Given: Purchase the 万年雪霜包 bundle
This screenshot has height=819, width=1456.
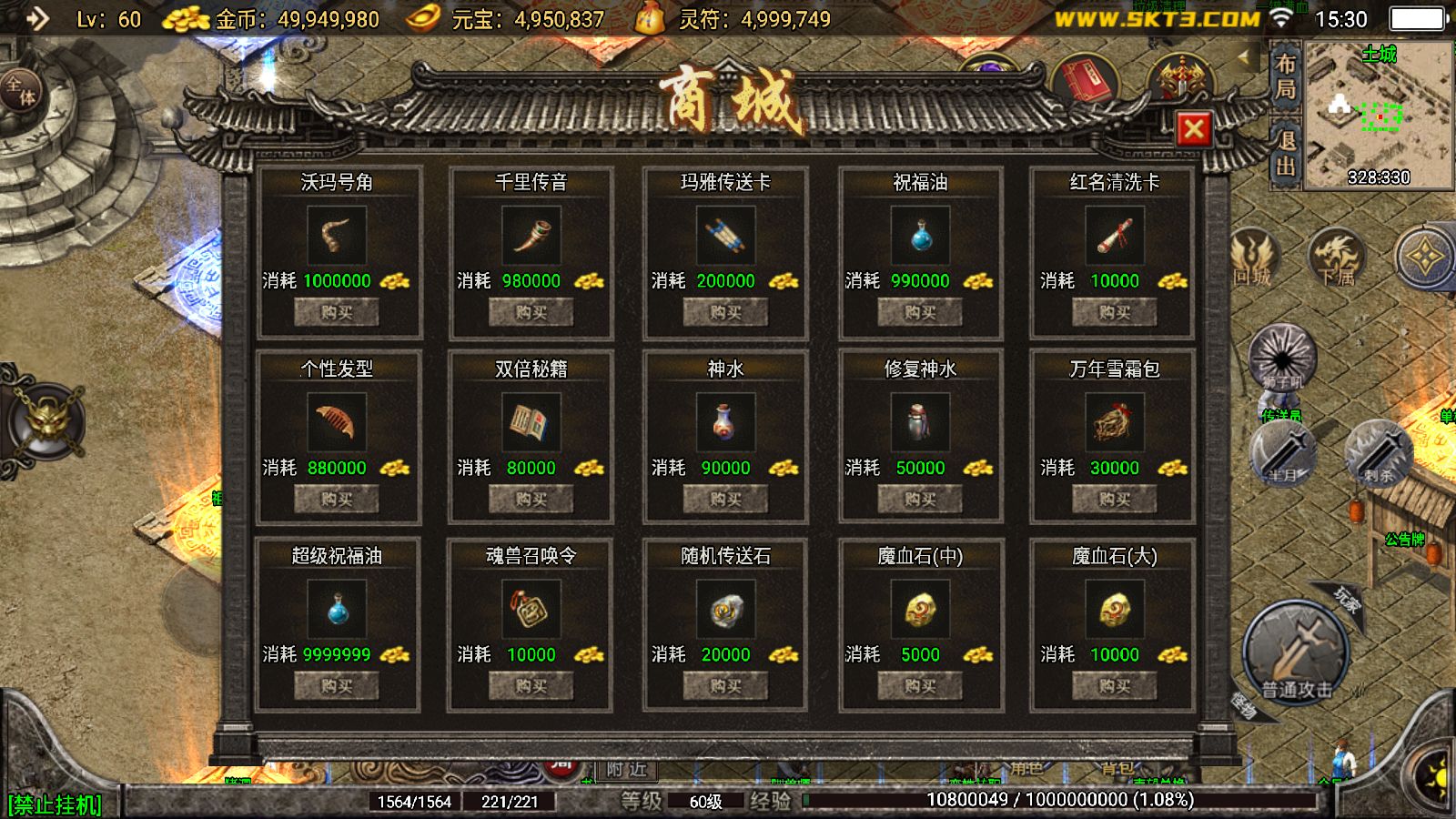Looking at the screenshot, I should click(1114, 499).
